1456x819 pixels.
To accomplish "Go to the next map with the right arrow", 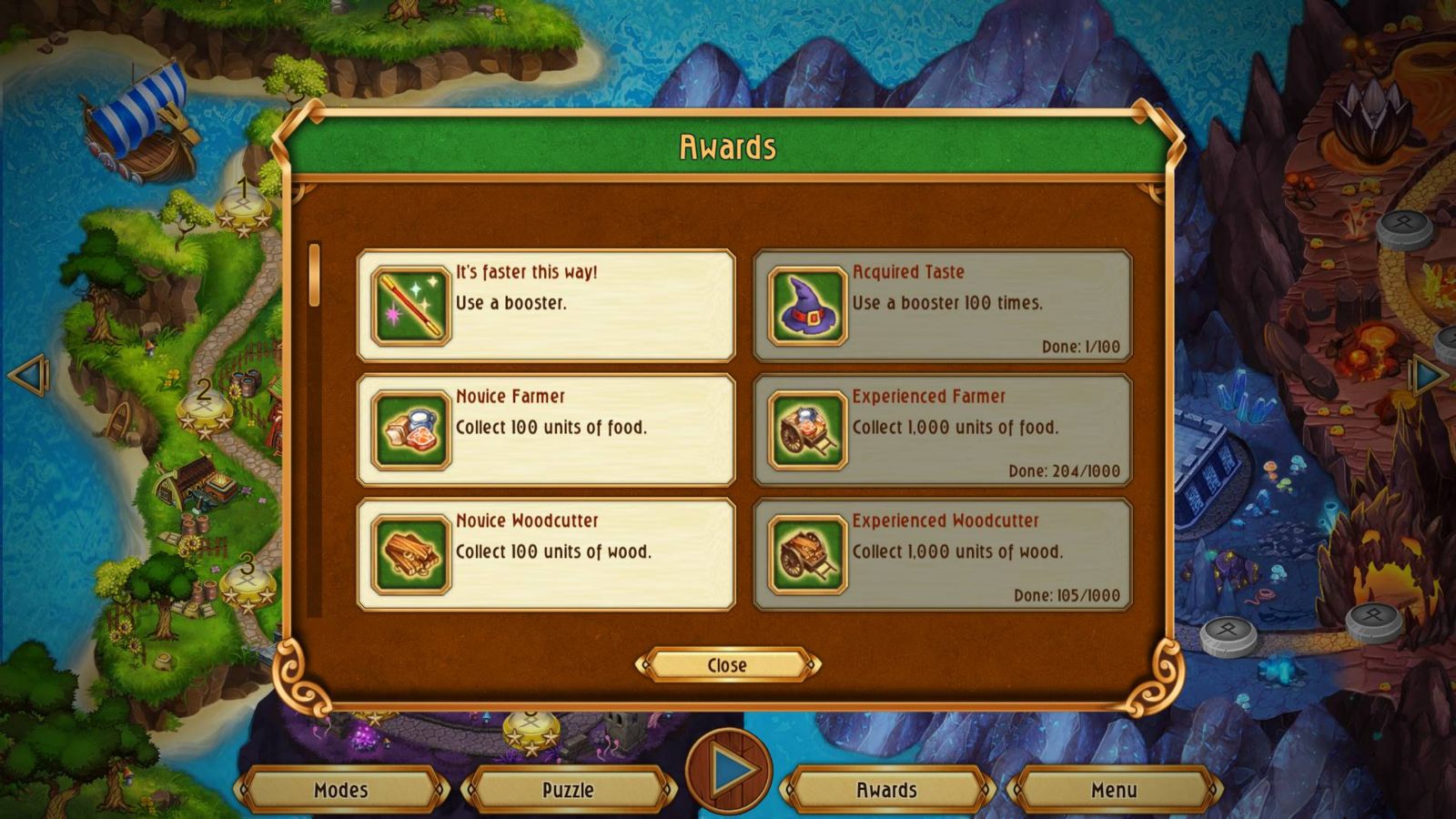I will coord(1429,374).
